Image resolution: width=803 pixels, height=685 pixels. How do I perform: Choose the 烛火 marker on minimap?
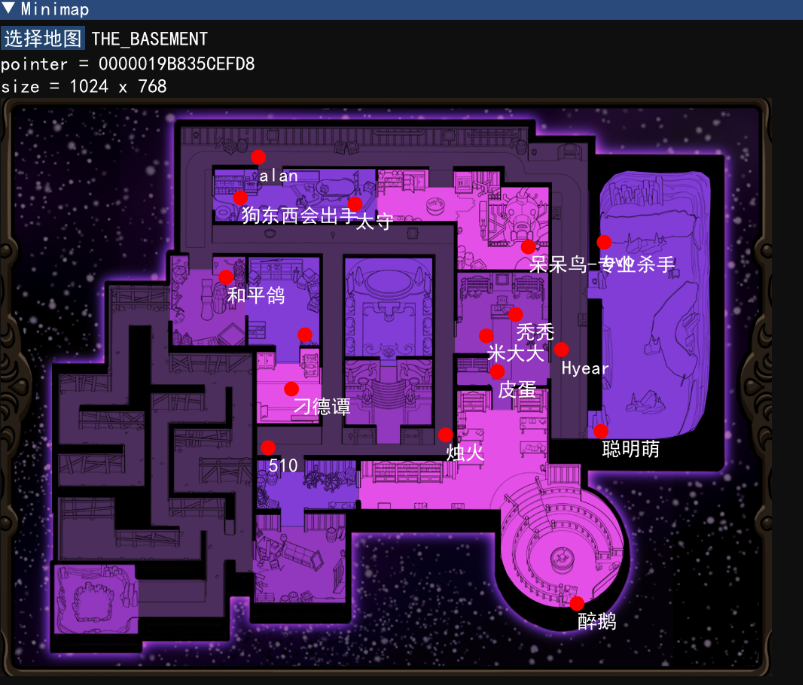pos(445,435)
